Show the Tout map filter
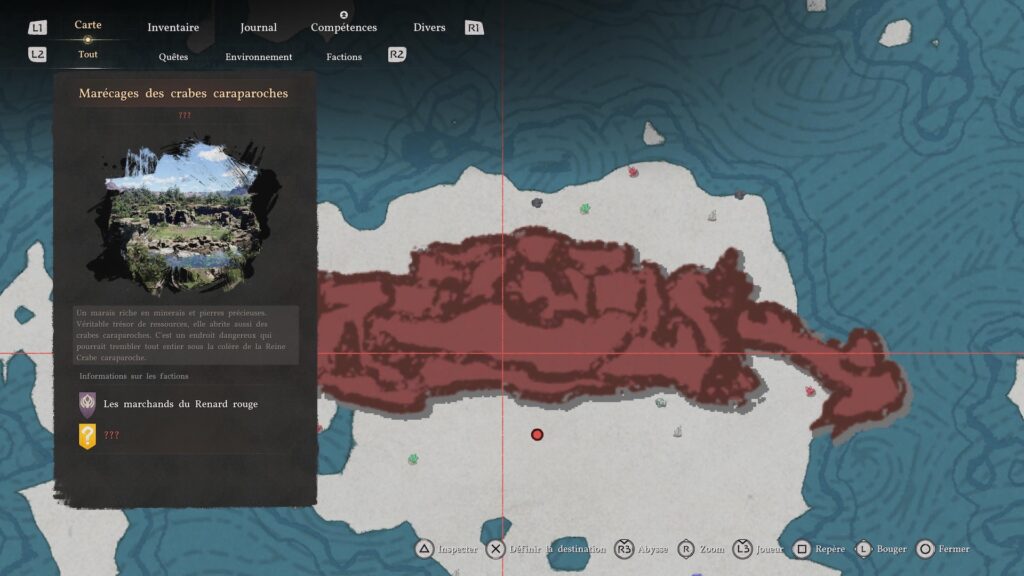This screenshot has height=576, width=1024. [x=88, y=55]
